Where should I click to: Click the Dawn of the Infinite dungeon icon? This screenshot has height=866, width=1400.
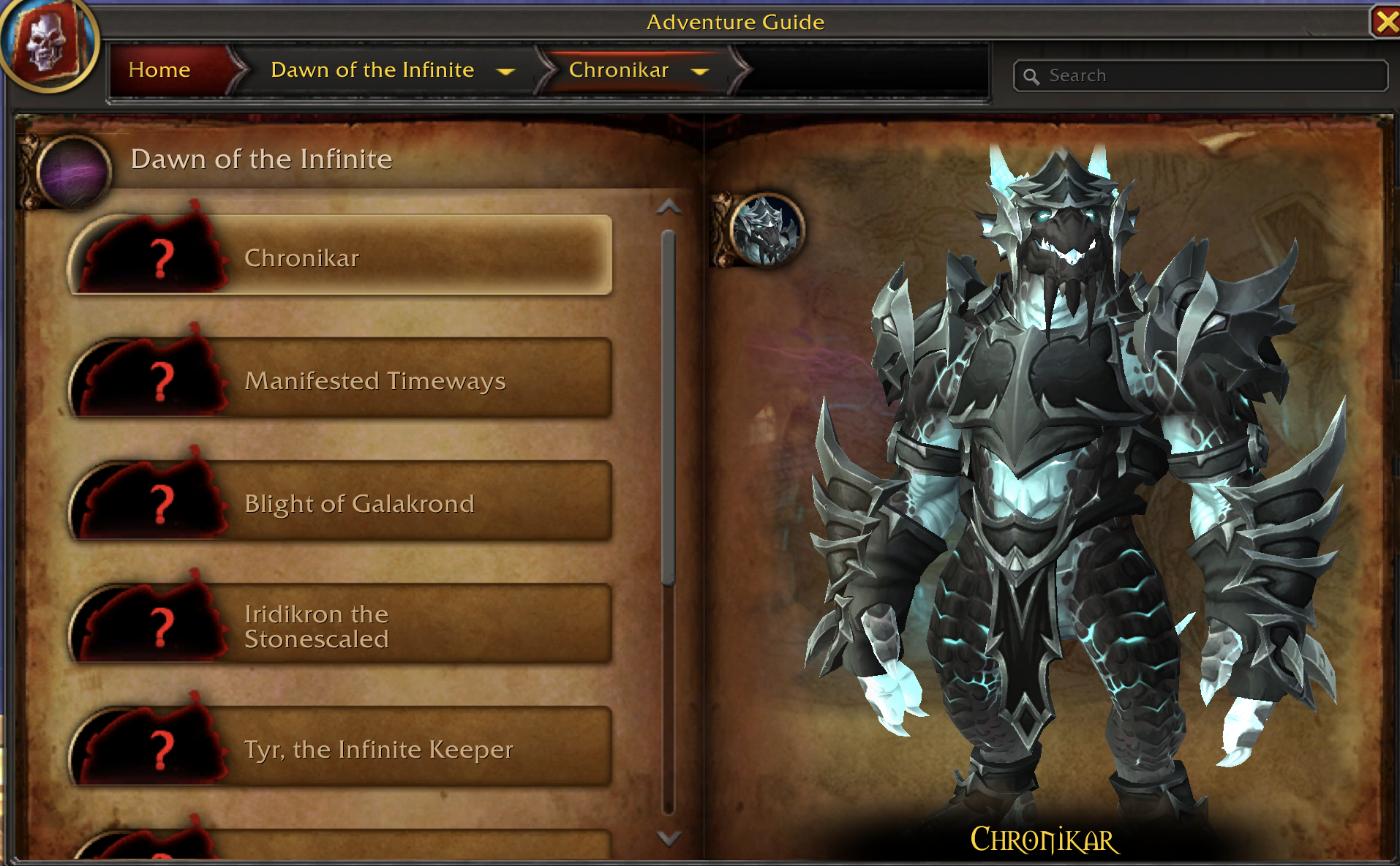click(x=74, y=171)
